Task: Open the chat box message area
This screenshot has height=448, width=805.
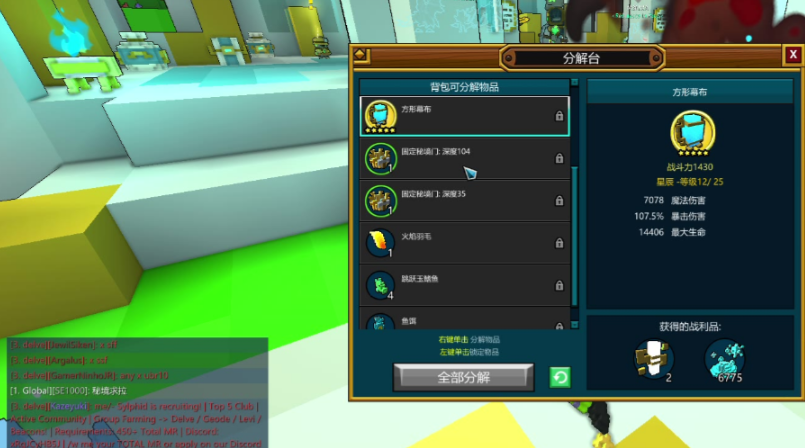Action: pyautogui.click(x=134, y=392)
